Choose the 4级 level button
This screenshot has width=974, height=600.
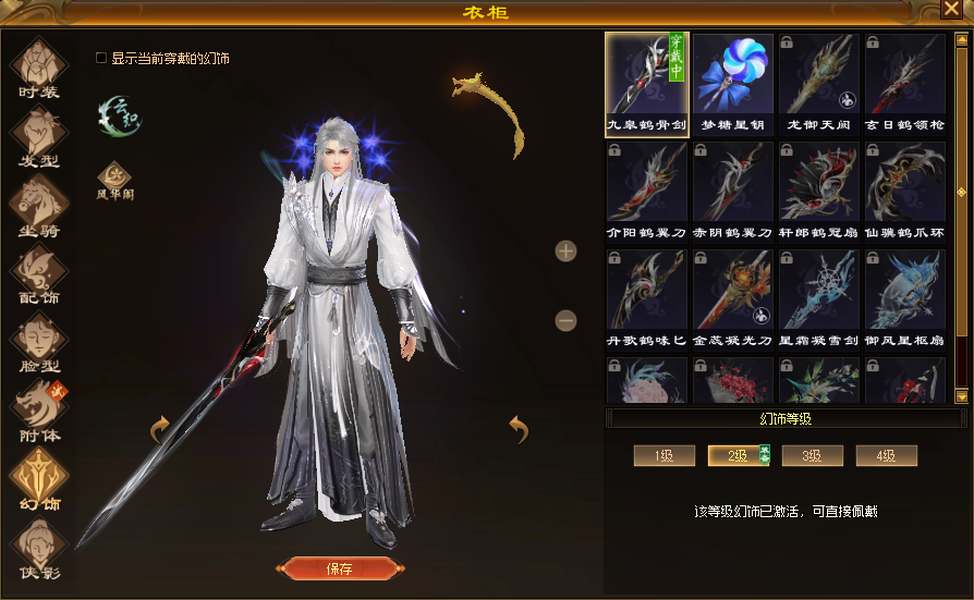(886, 456)
